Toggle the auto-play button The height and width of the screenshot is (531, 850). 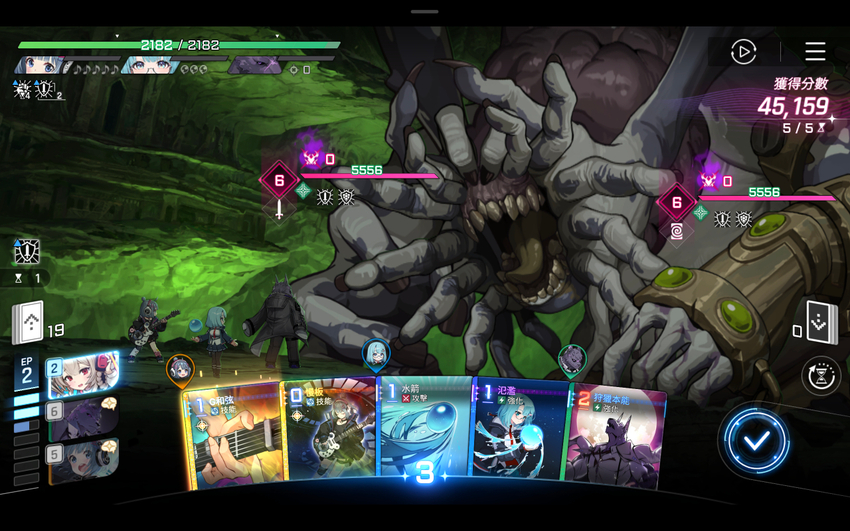pyautogui.click(x=743, y=52)
